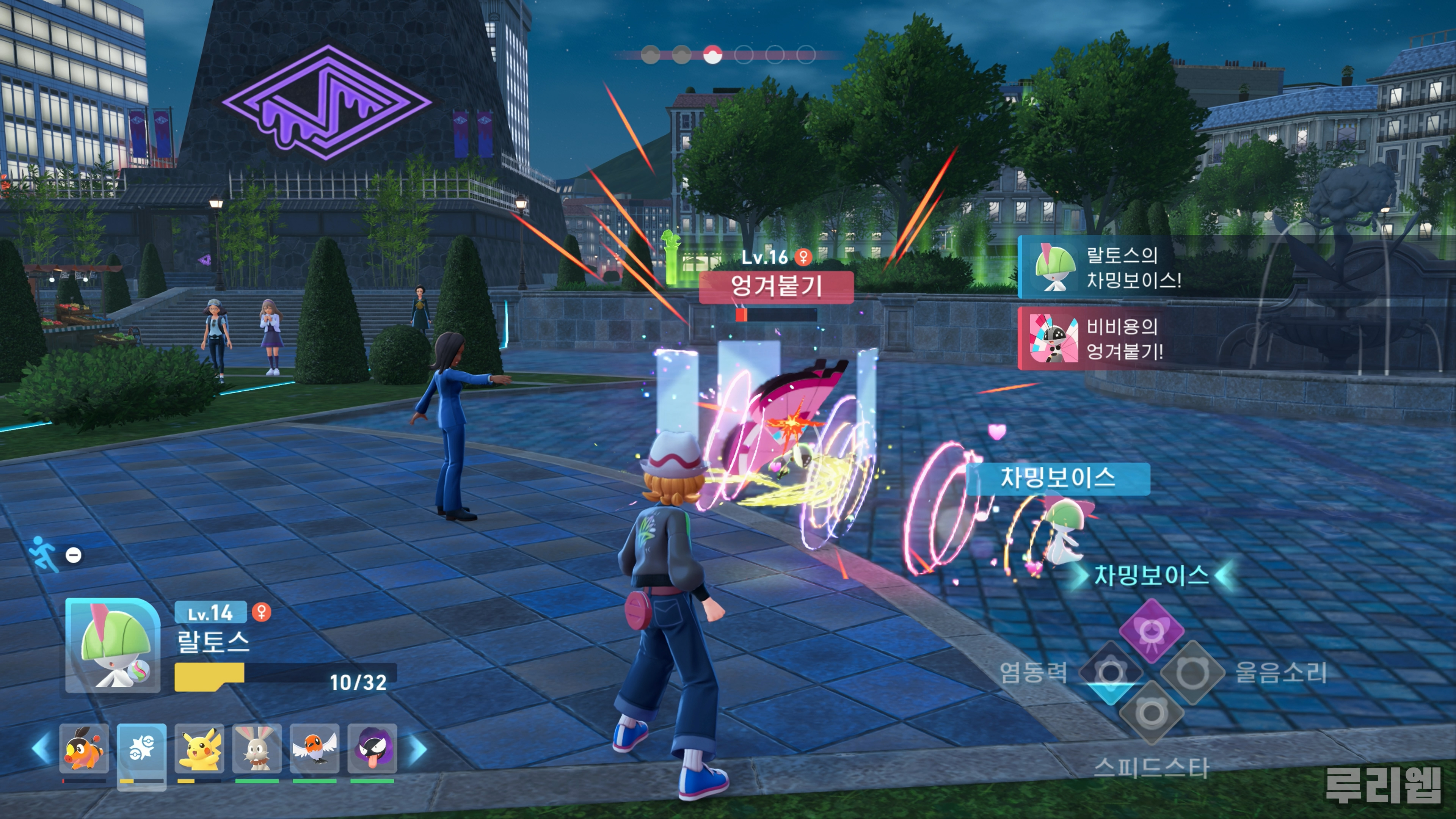Select Tepig in the party bar
This screenshot has width=1456, height=819.
(x=84, y=749)
